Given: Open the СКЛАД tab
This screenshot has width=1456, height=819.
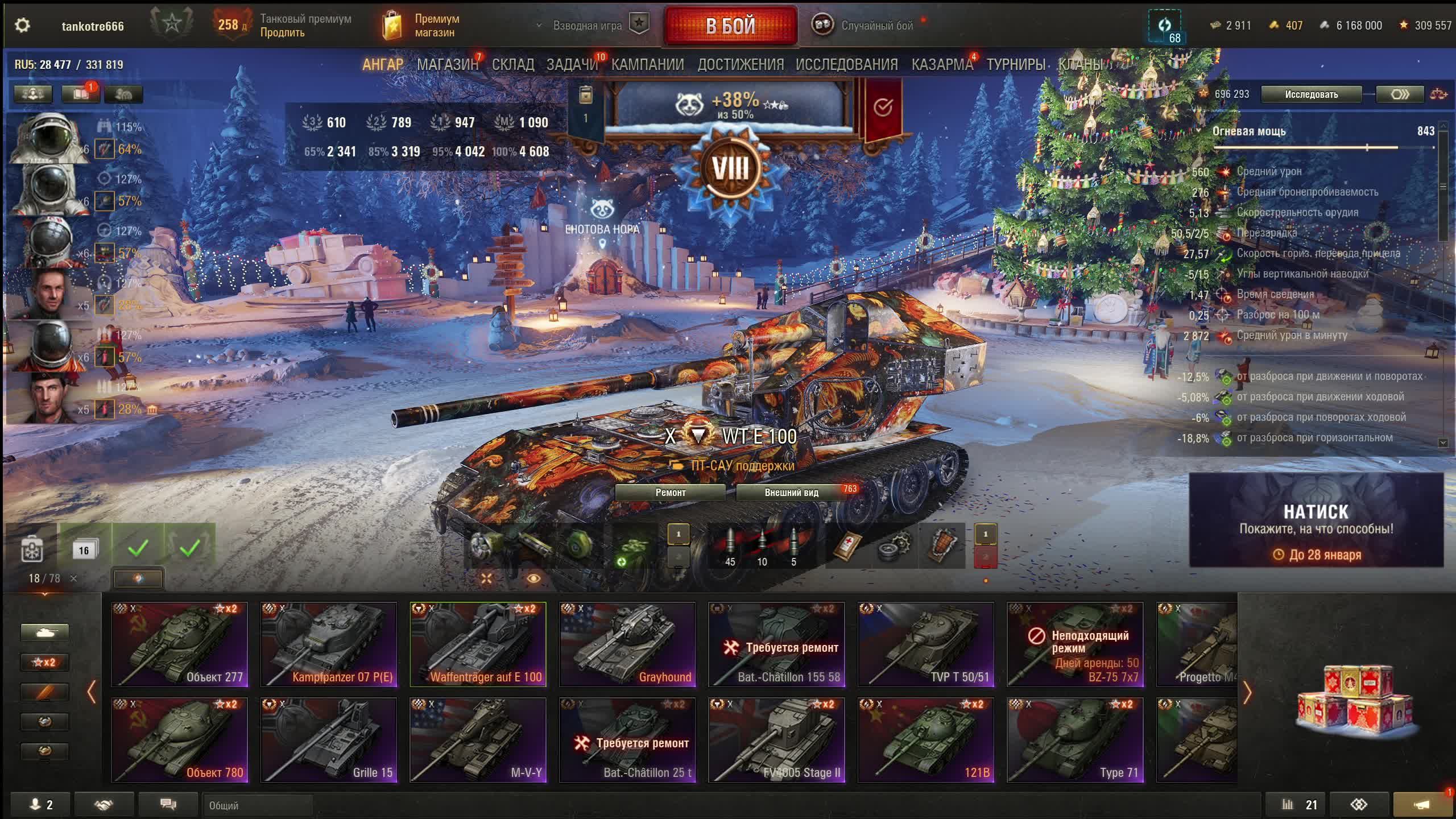Looking at the screenshot, I should [512, 65].
